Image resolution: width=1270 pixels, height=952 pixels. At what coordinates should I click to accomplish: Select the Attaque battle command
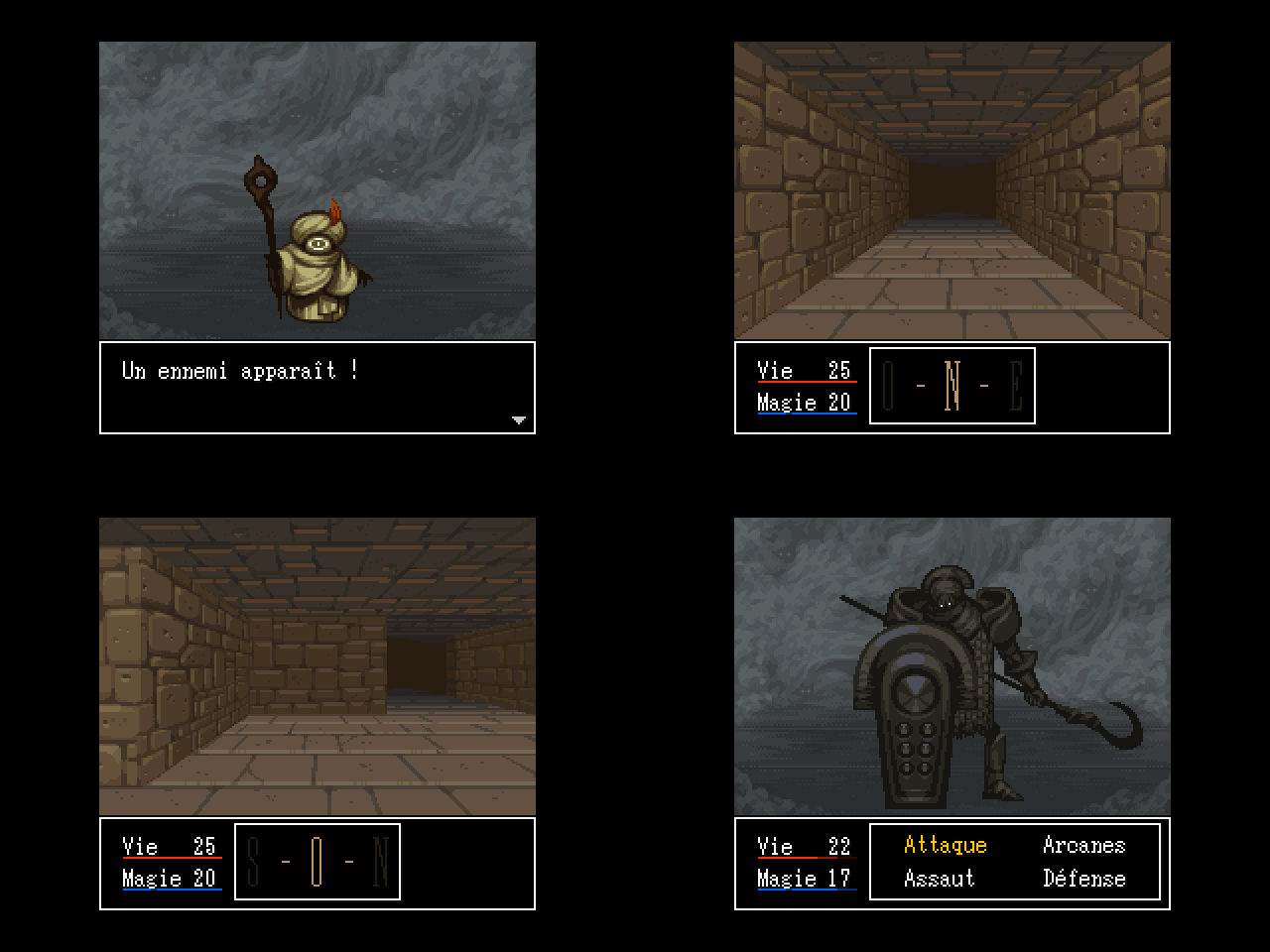point(945,845)
